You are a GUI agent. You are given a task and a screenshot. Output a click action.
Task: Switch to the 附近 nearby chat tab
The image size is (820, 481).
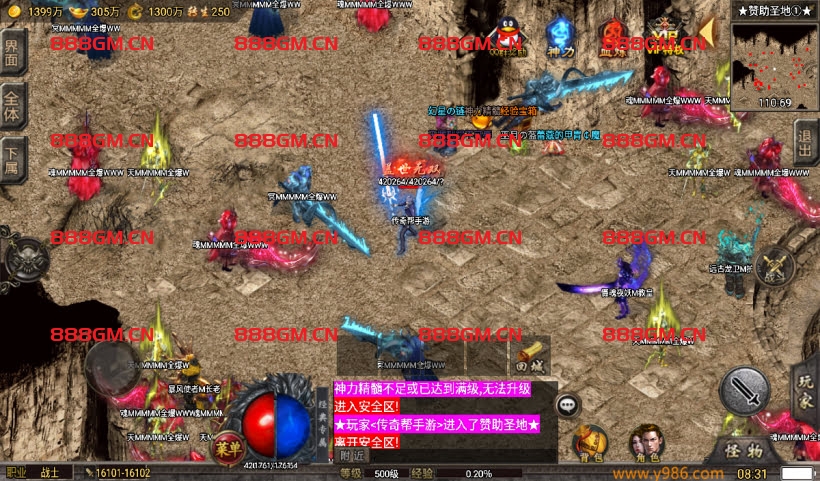pyautogui.click(x=352, y=456)
